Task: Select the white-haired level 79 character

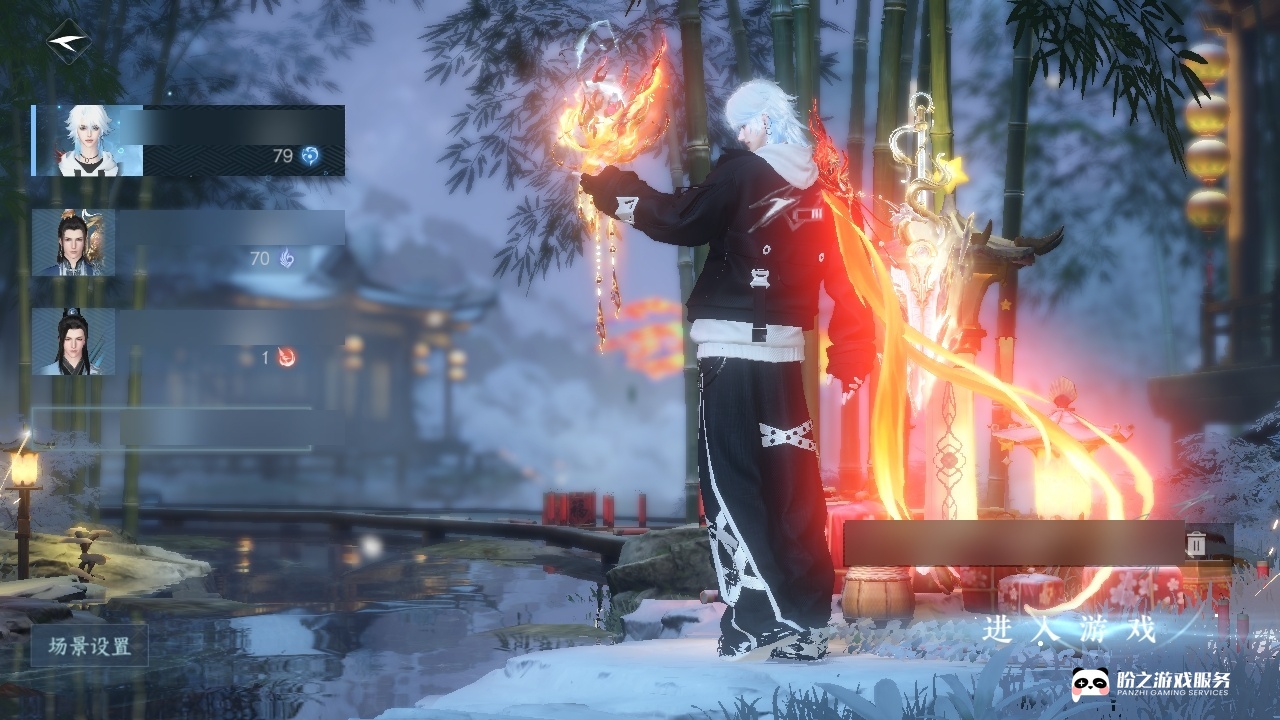Action: coord(188,141)
